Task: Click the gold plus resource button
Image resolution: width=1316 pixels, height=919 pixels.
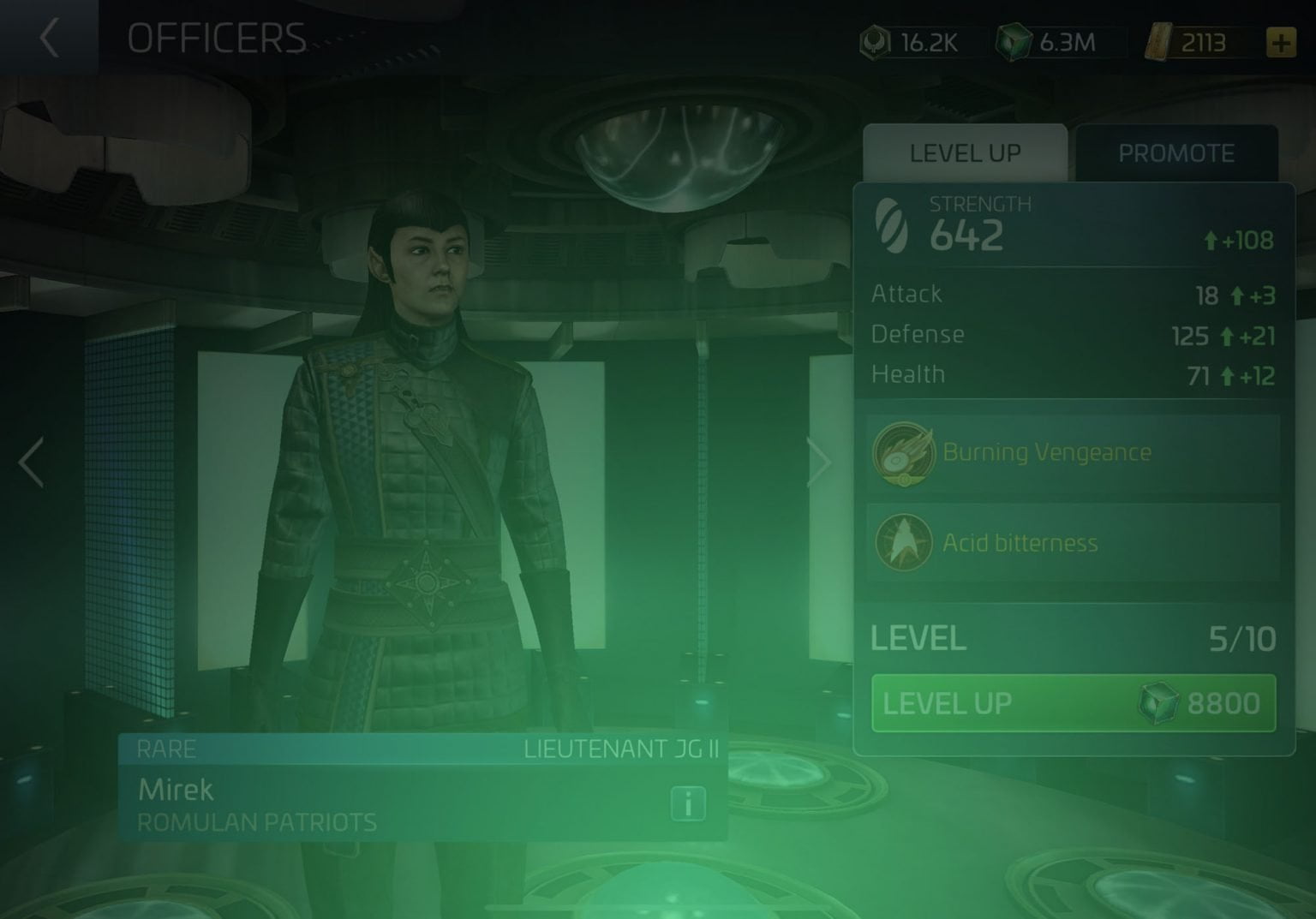Action: 1281,40
